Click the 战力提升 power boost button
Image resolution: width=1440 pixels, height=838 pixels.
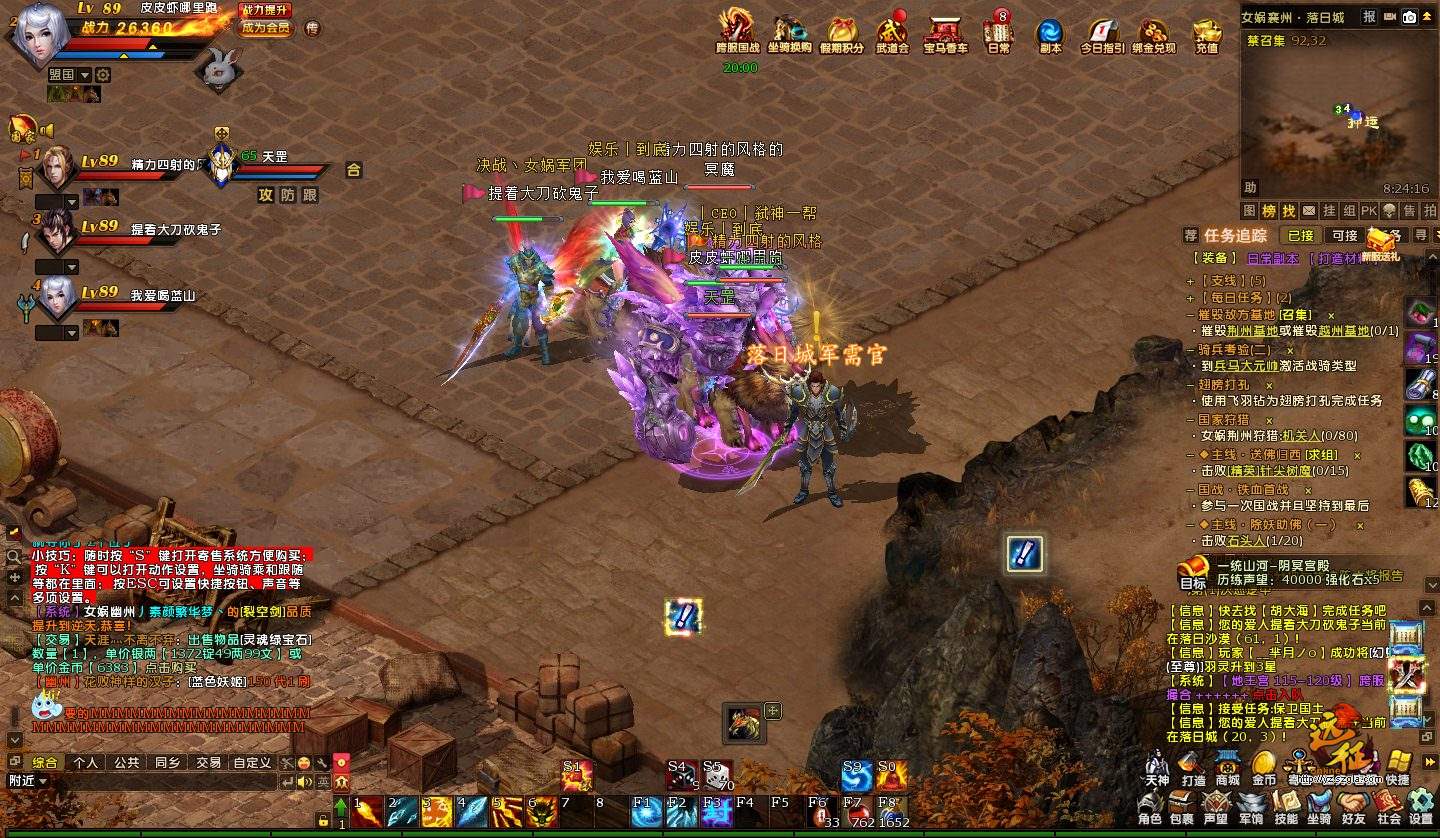click(x=266, y=10)
